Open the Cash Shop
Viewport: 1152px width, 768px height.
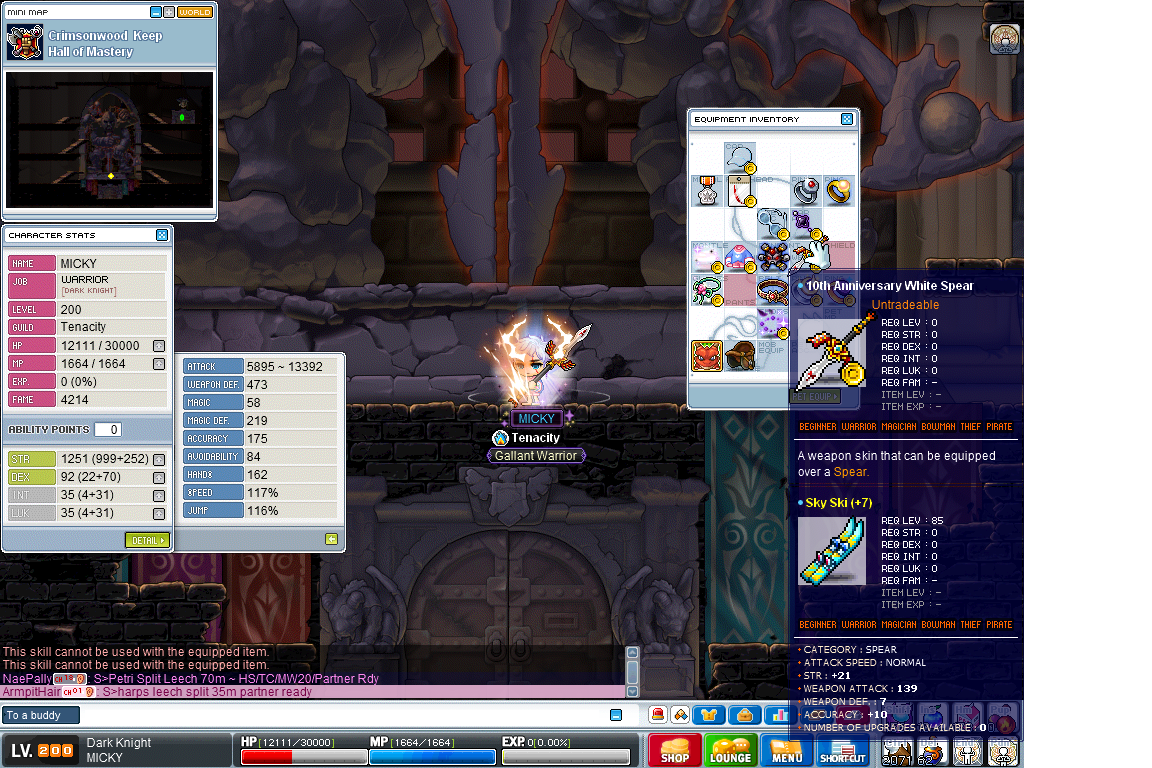click(675, 751)
